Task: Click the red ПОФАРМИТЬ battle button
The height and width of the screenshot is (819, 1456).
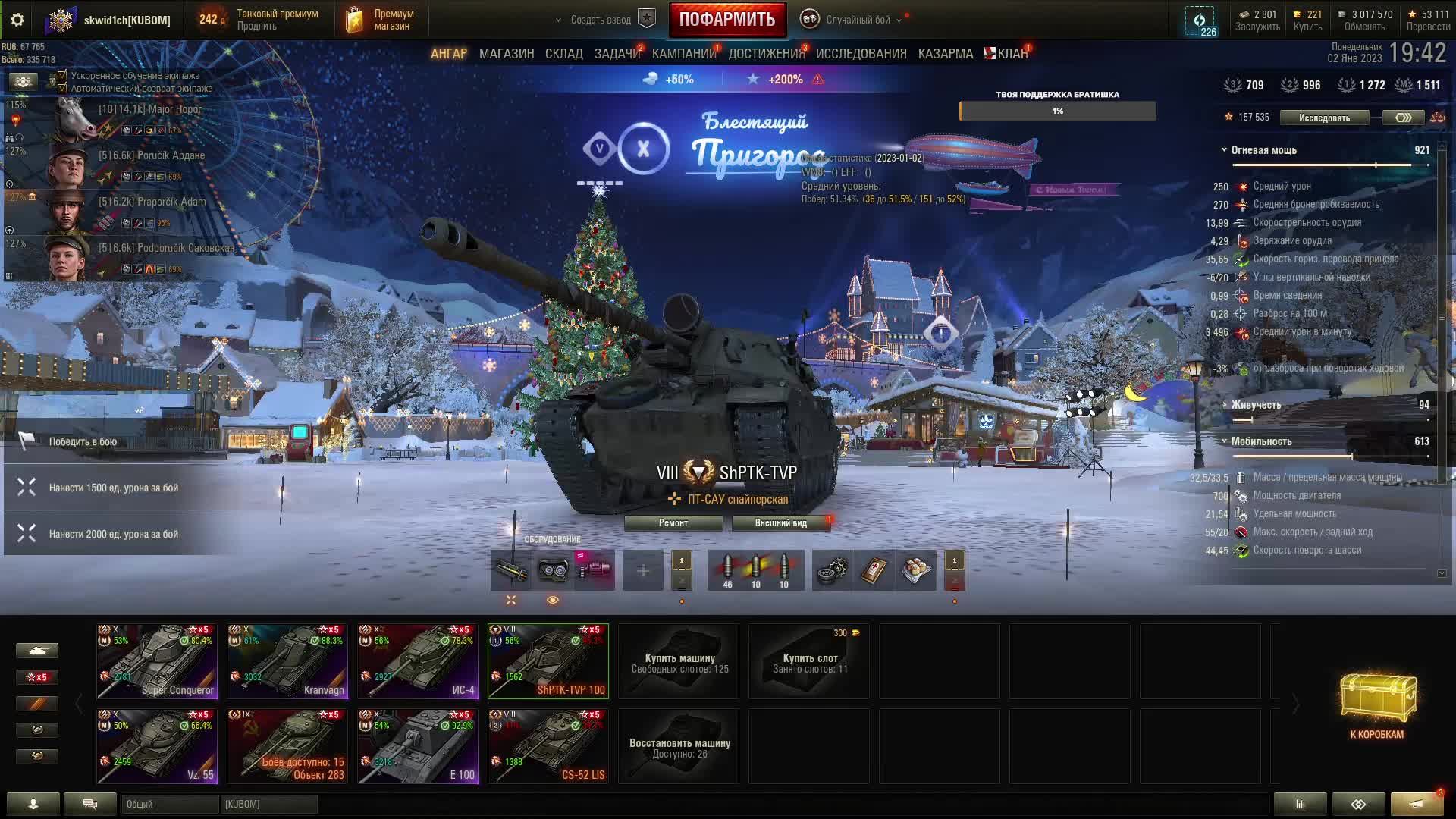Action: tap(726, 20)
